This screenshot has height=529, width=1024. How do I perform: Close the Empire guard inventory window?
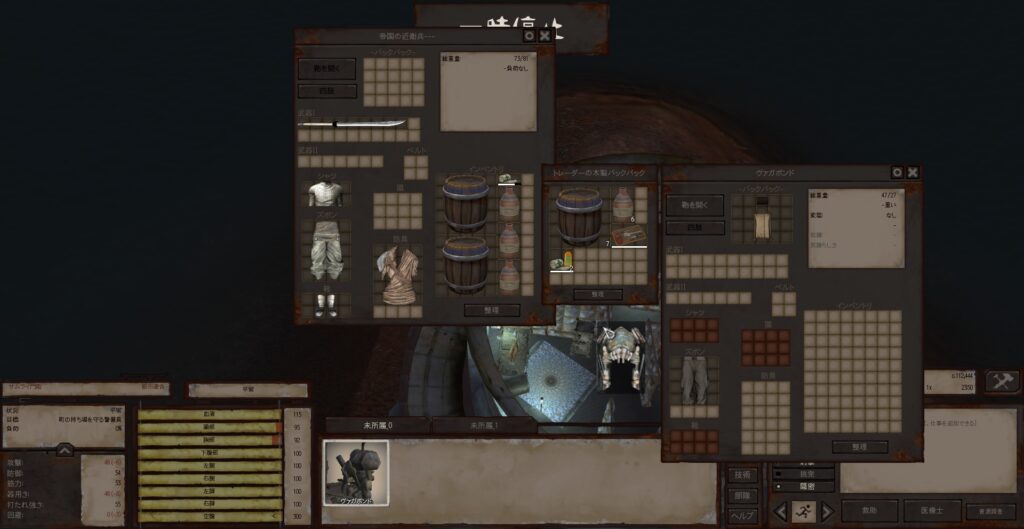point(545,36)
